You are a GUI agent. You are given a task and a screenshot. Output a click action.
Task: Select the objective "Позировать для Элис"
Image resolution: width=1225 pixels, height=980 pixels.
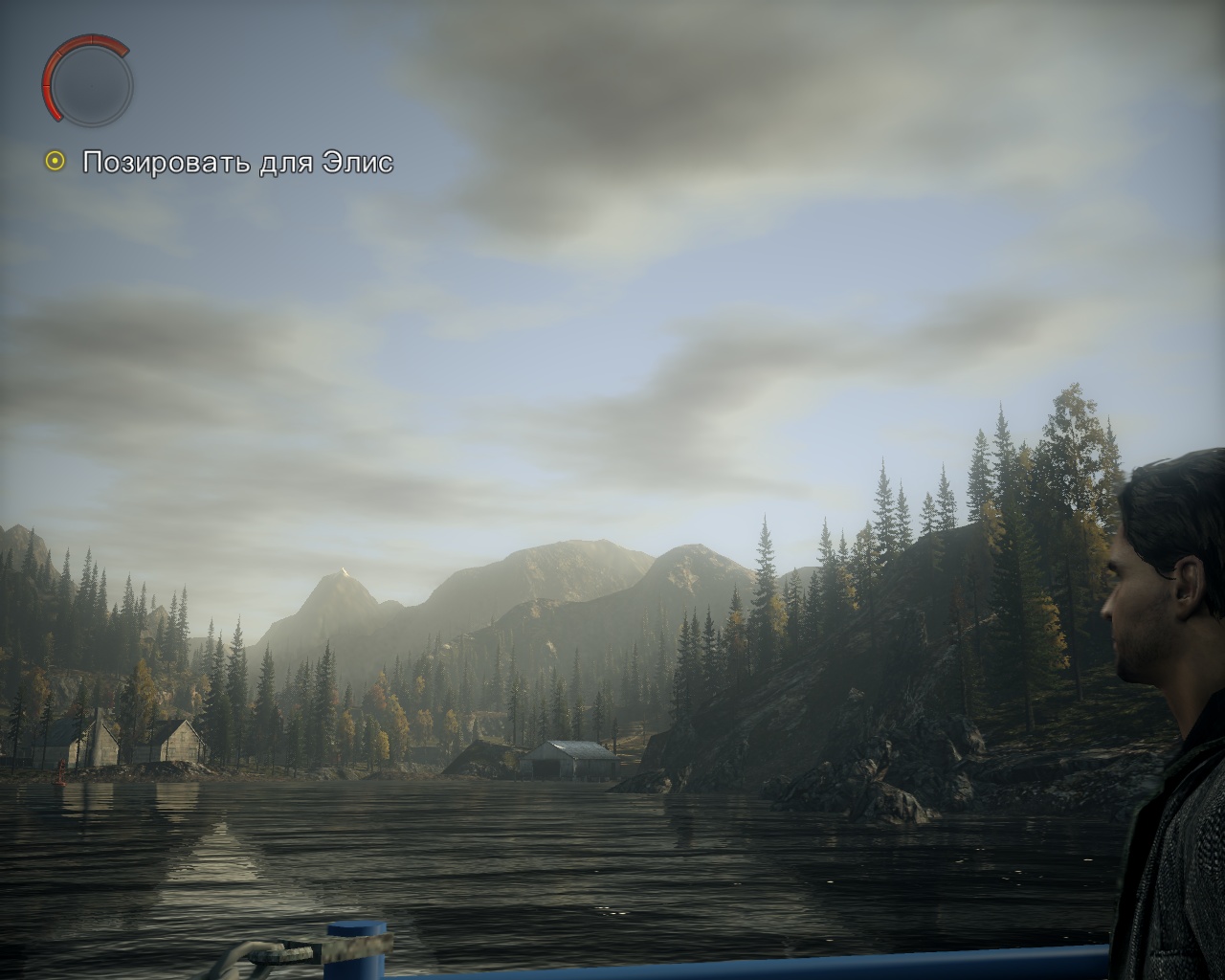(x=237, y=163)
